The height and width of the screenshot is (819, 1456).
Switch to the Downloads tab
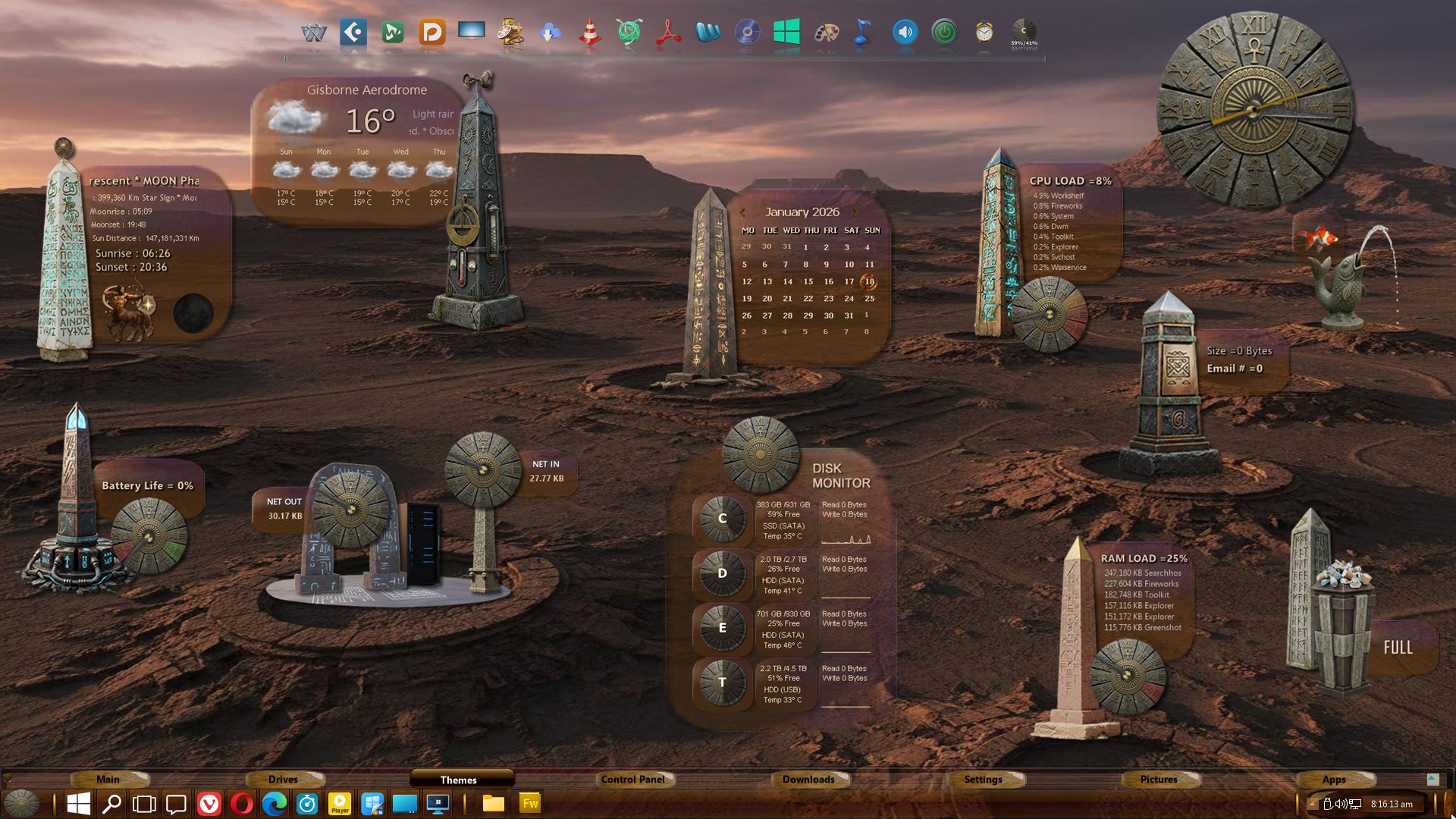(808, 779)
